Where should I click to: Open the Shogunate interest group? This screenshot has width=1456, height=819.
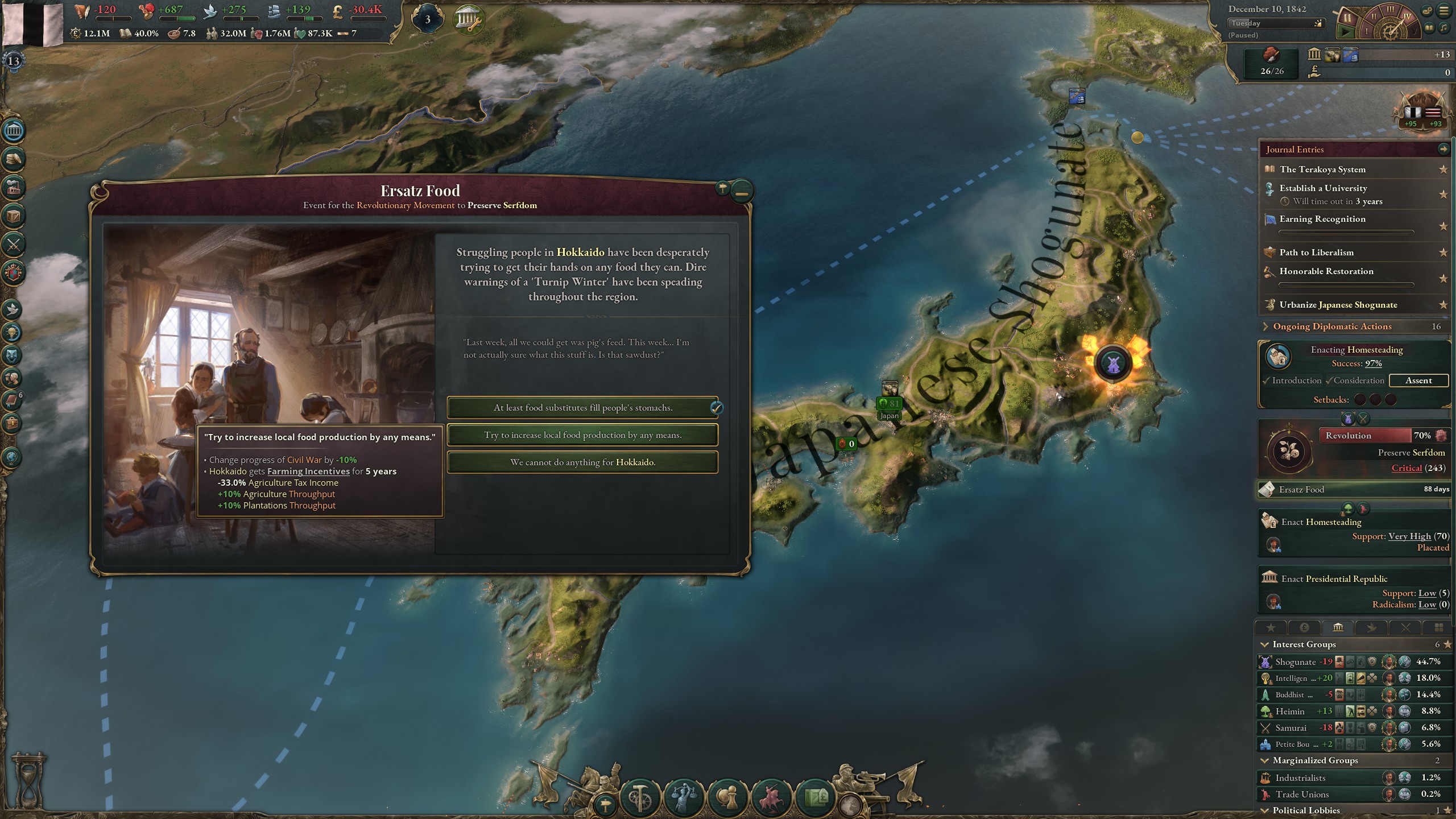click(x=1297, y=661)
